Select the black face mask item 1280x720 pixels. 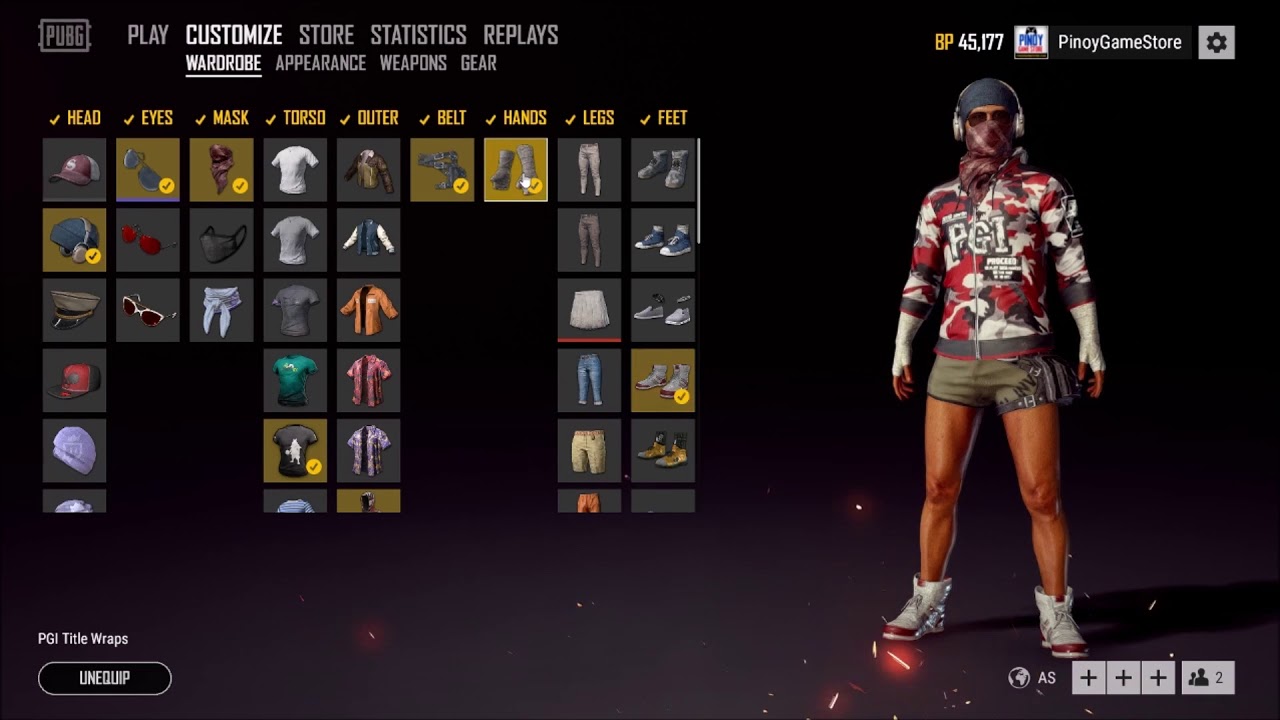tap(222, 240)
